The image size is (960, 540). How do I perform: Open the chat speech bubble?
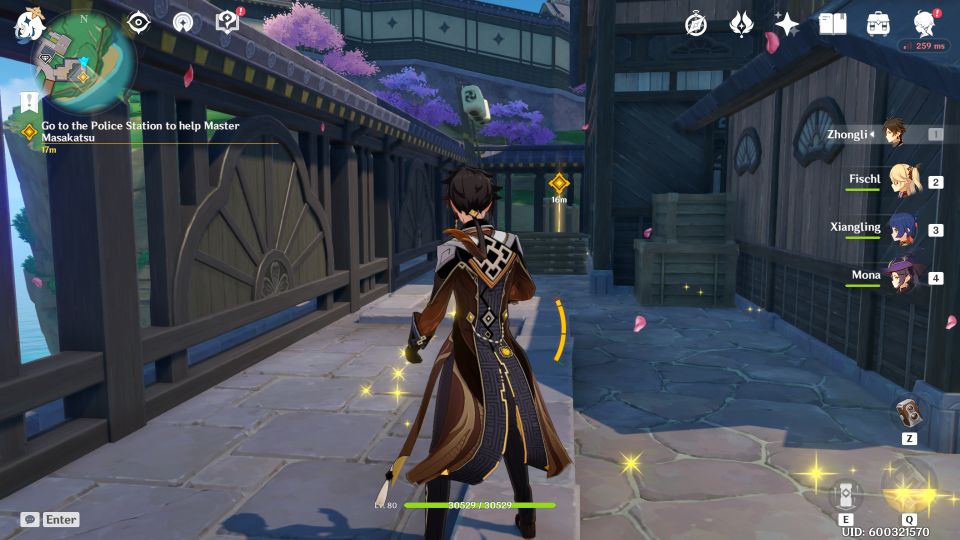(30, 520)
